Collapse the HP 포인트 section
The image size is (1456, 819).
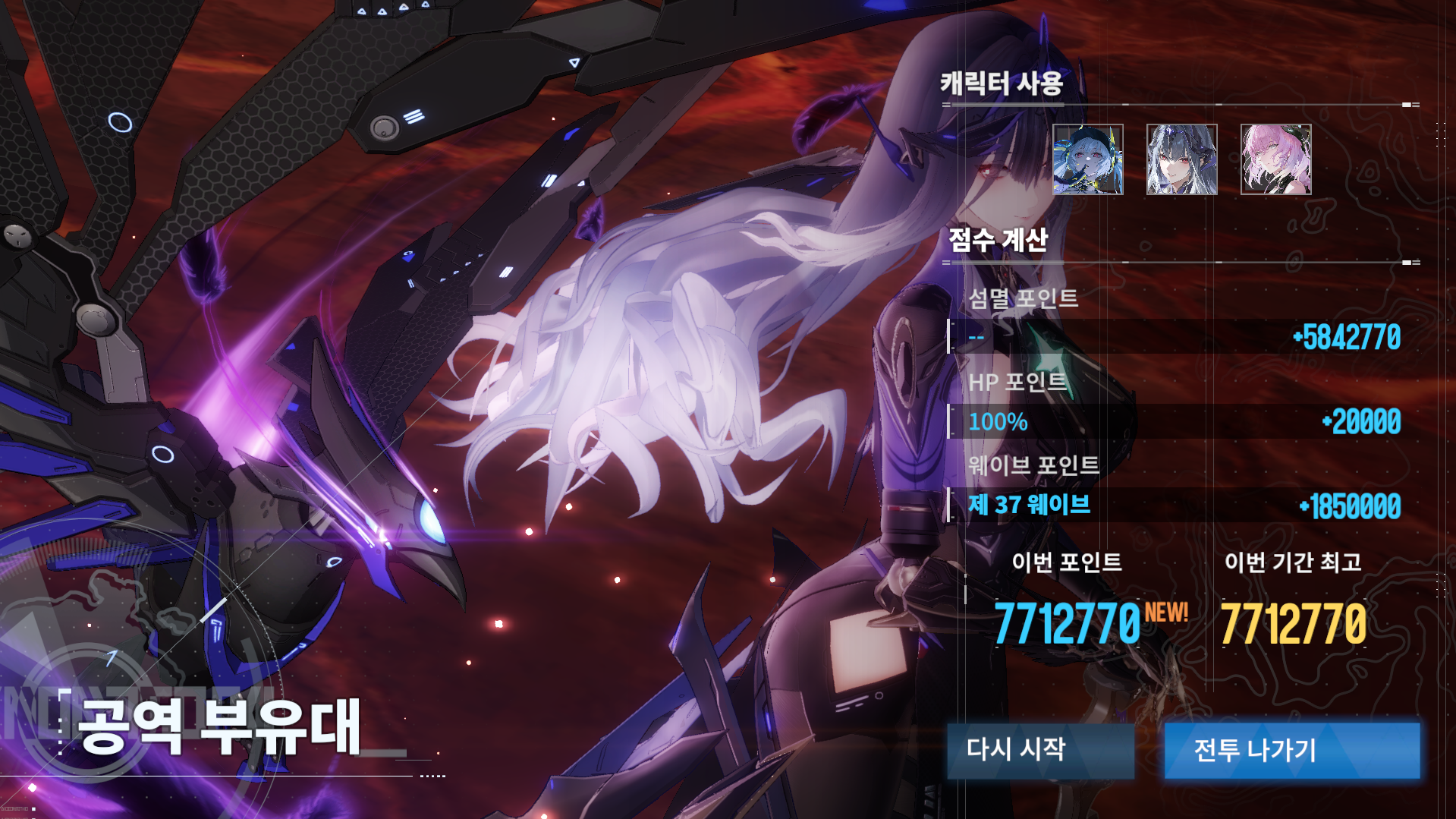pos(1007,383)
